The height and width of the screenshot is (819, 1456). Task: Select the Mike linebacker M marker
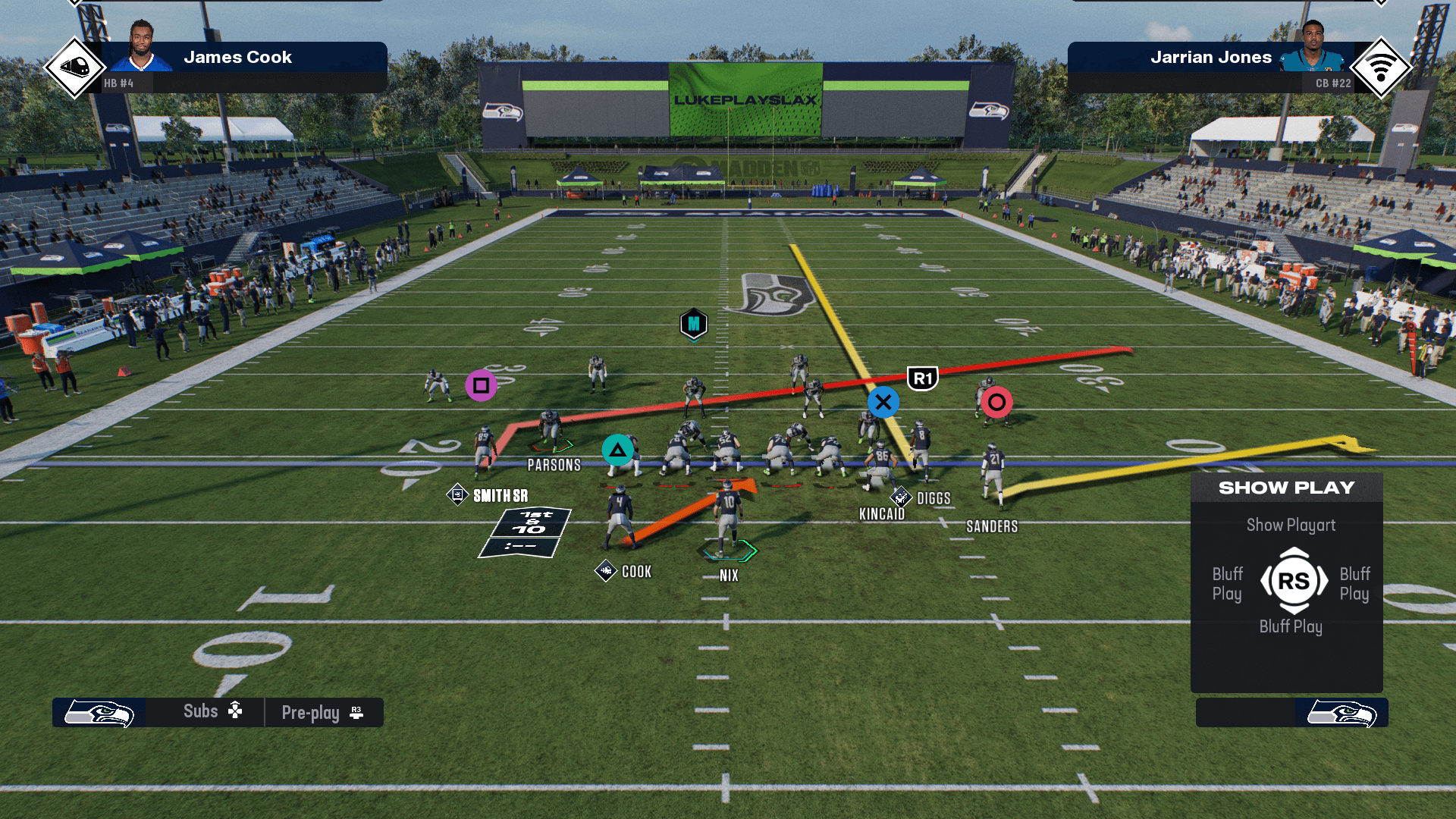point(693,325)
